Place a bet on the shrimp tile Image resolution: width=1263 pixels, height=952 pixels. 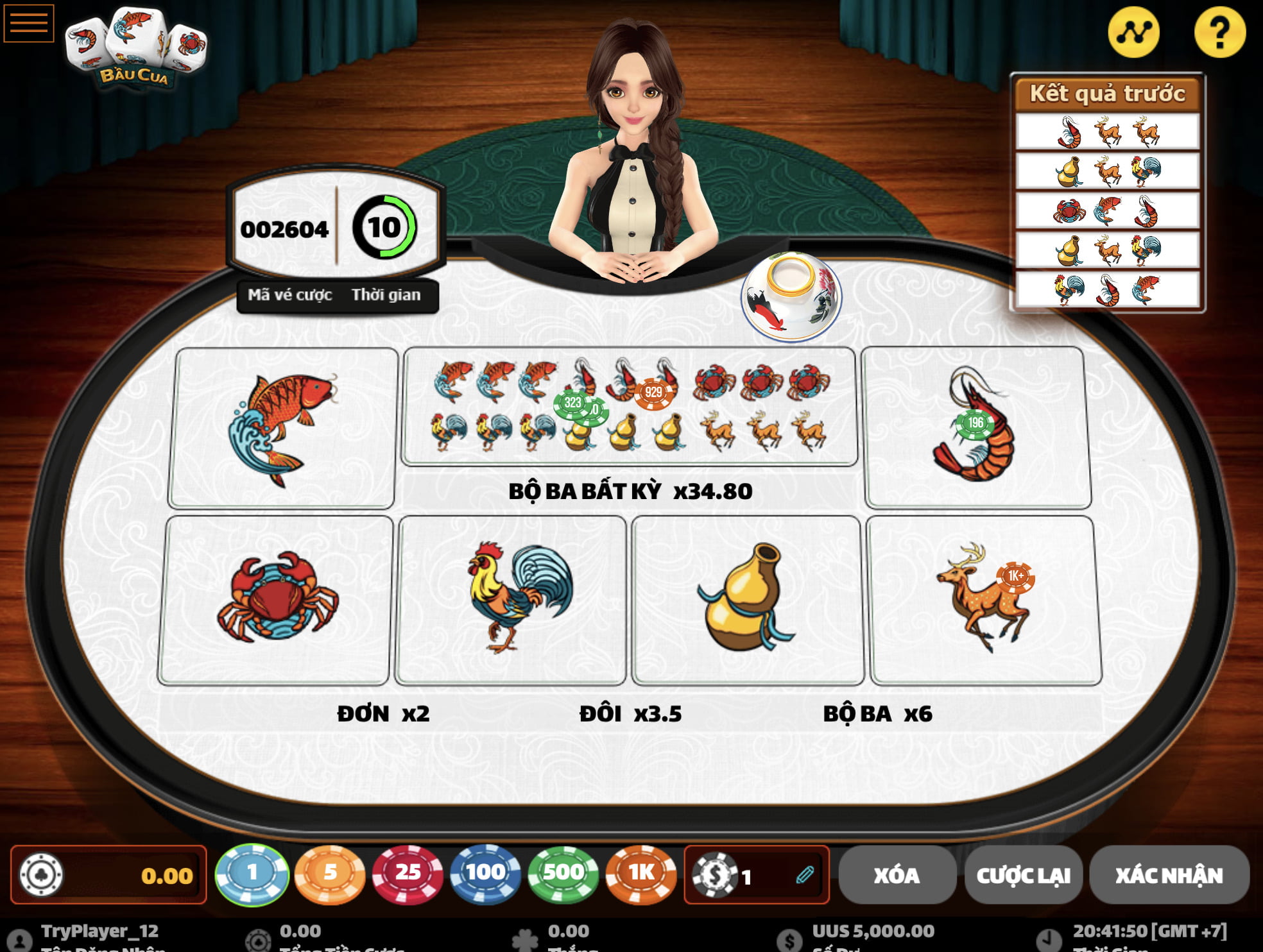(976, 428)
